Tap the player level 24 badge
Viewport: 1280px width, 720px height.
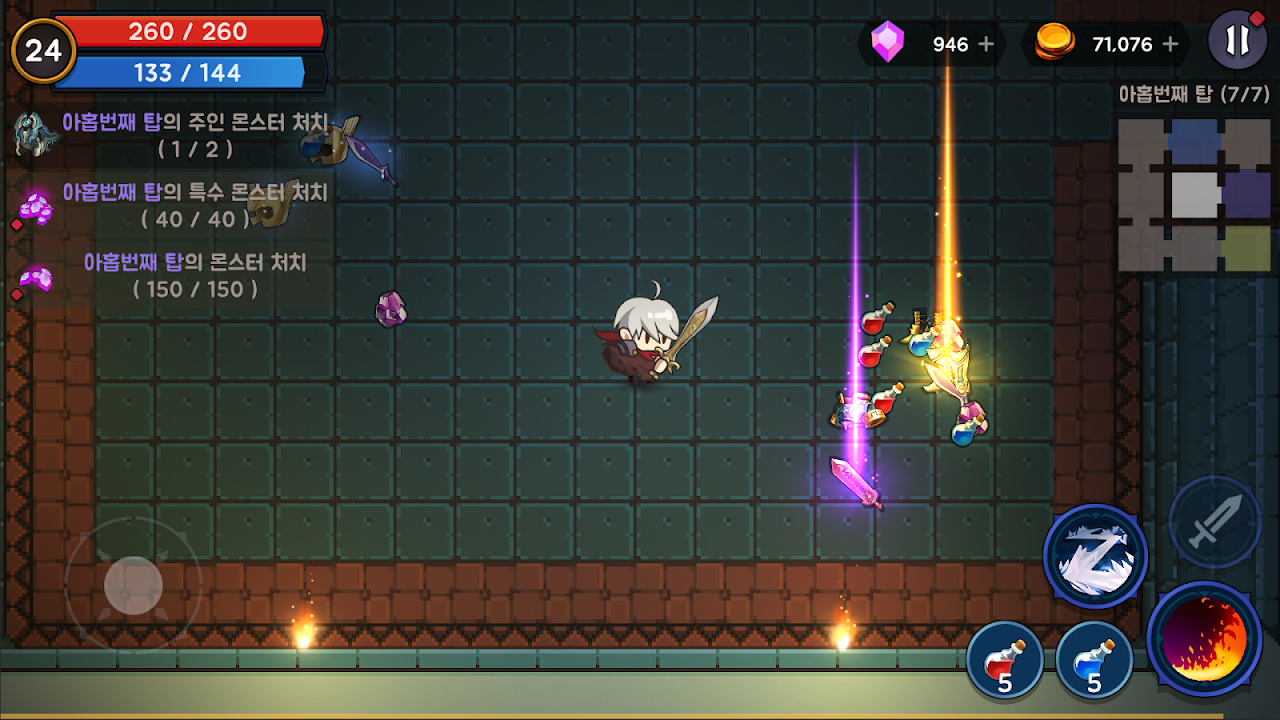pos(43,50)
